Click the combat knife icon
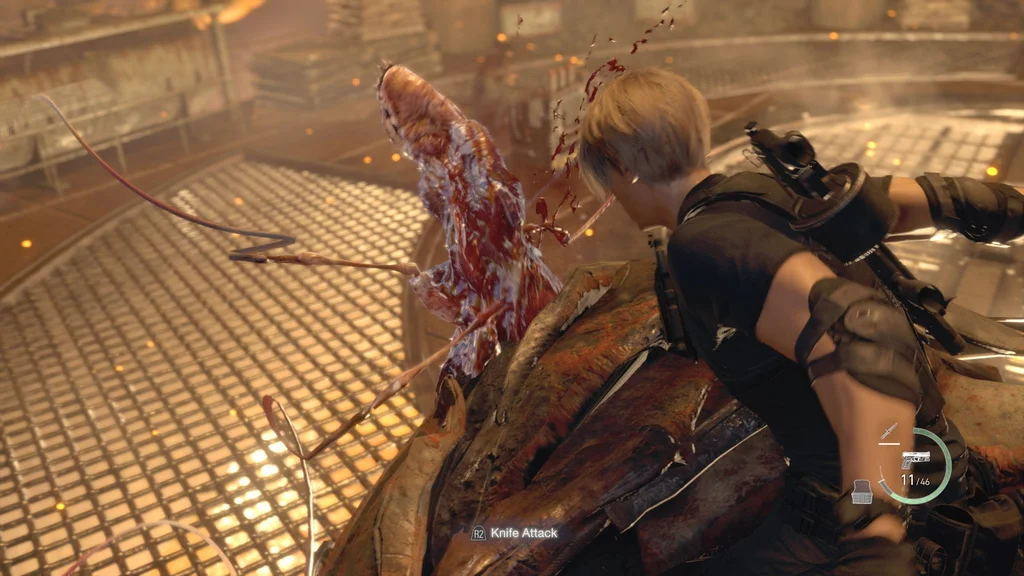 click(888, 433)
